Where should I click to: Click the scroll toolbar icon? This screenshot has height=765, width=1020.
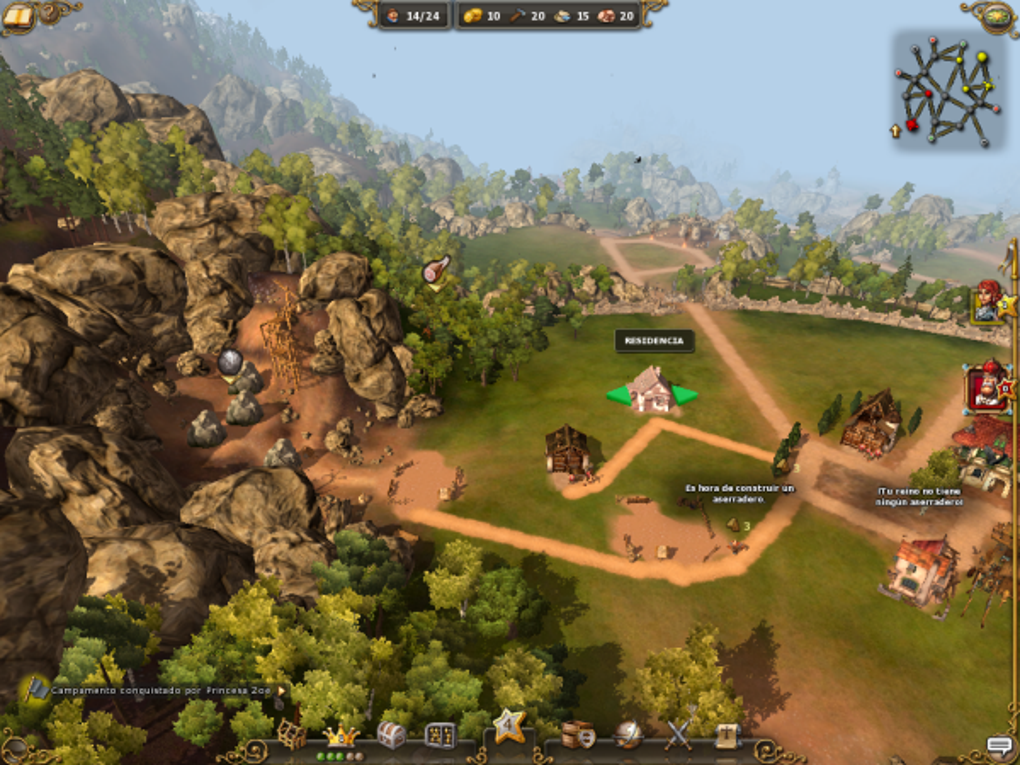pos(727,735)
